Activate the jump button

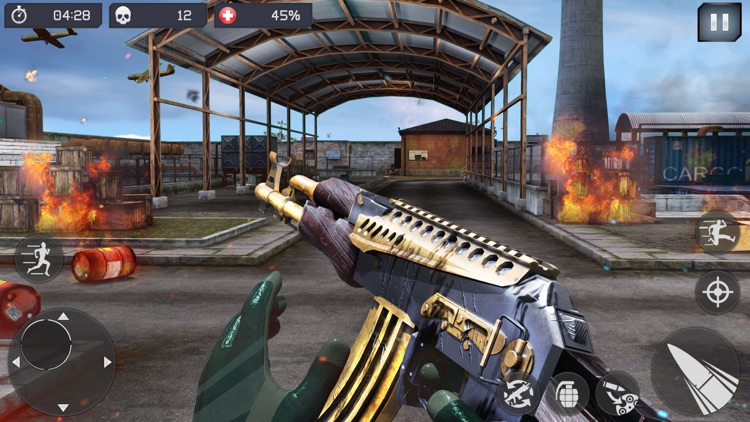click(x=717, y=232)
